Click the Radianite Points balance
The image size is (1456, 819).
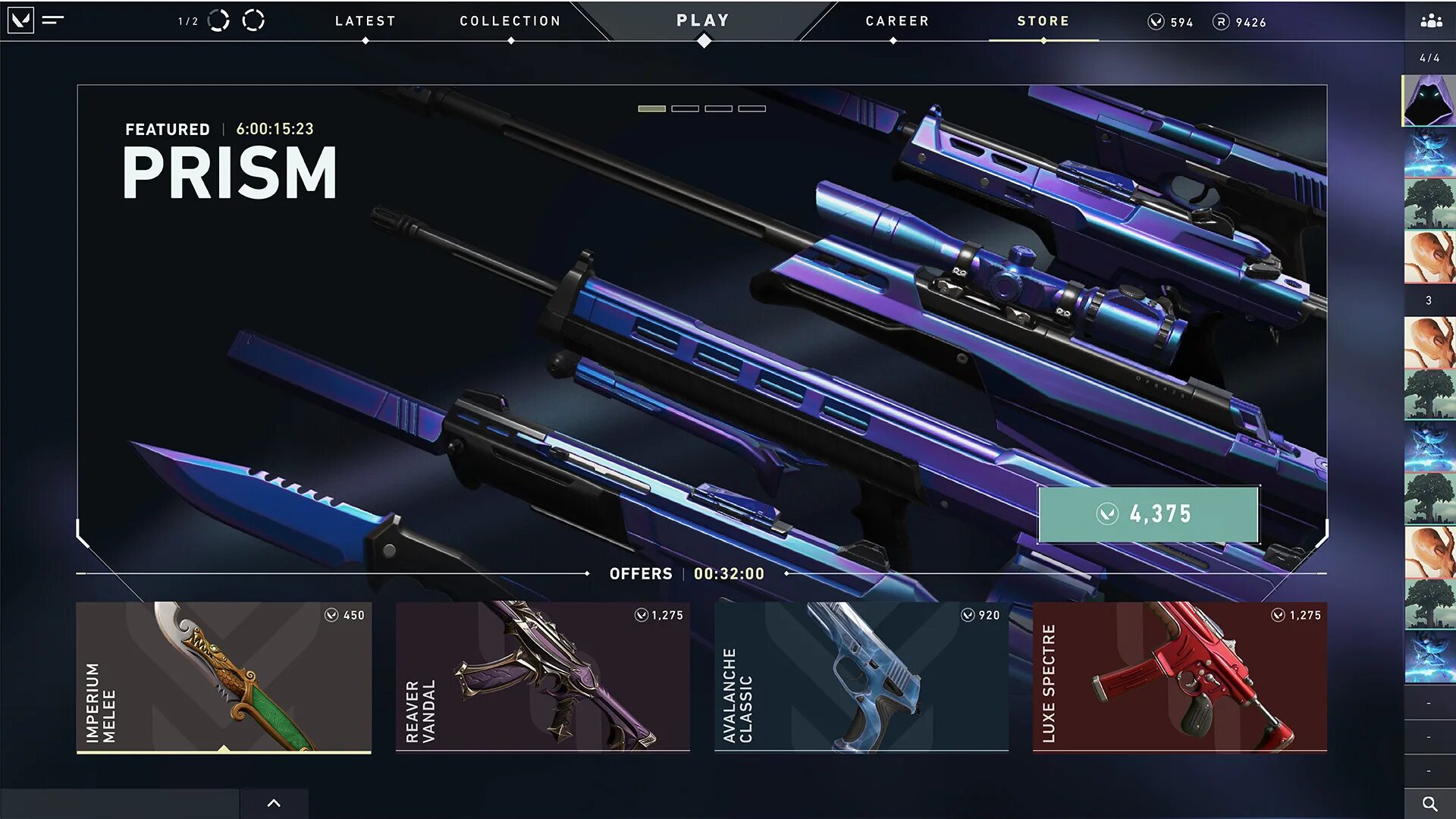pyautogui.click(x=1239, y=22)
